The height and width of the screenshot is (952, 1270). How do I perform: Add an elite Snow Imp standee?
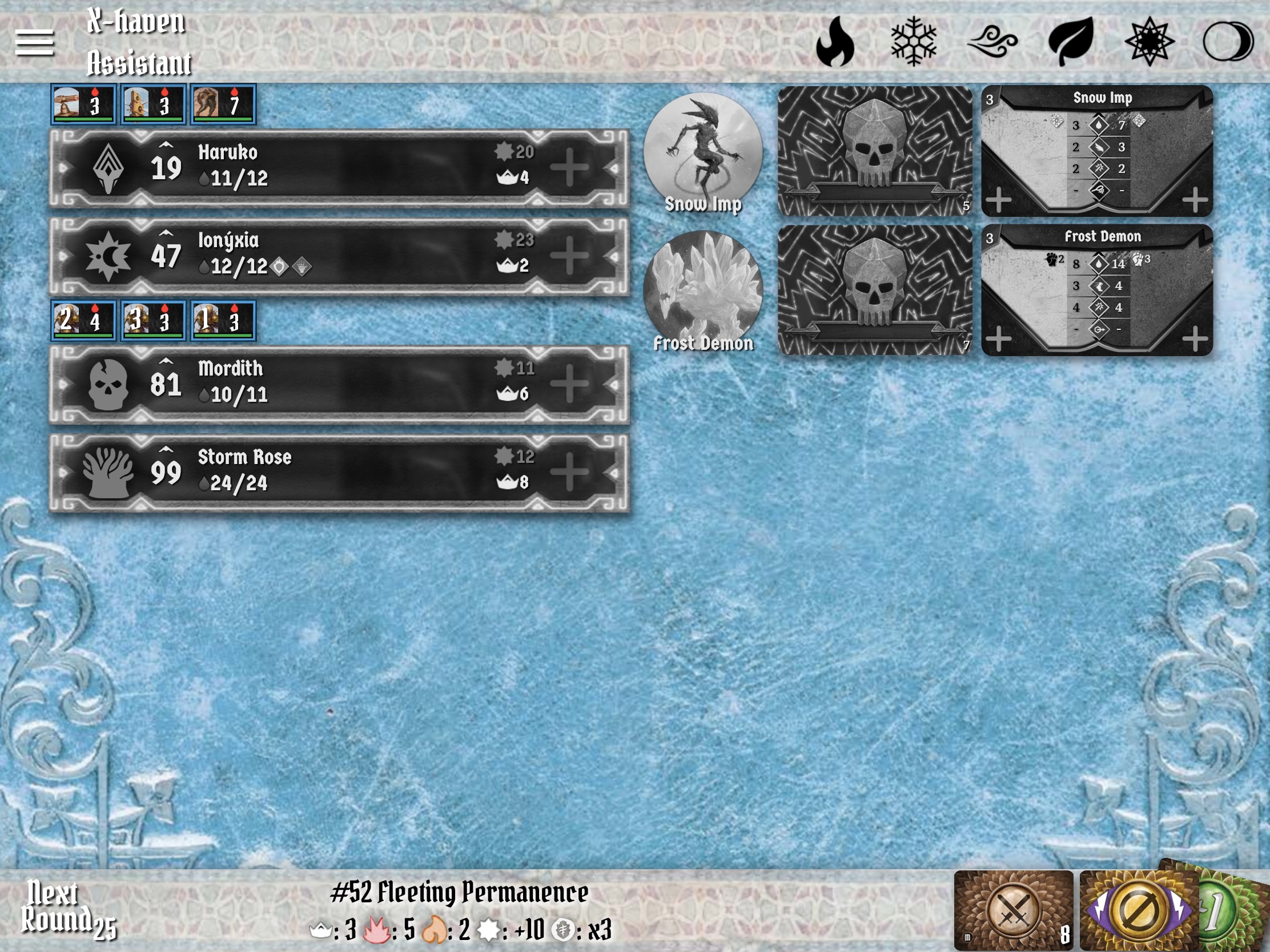[x=1195, y=200]
